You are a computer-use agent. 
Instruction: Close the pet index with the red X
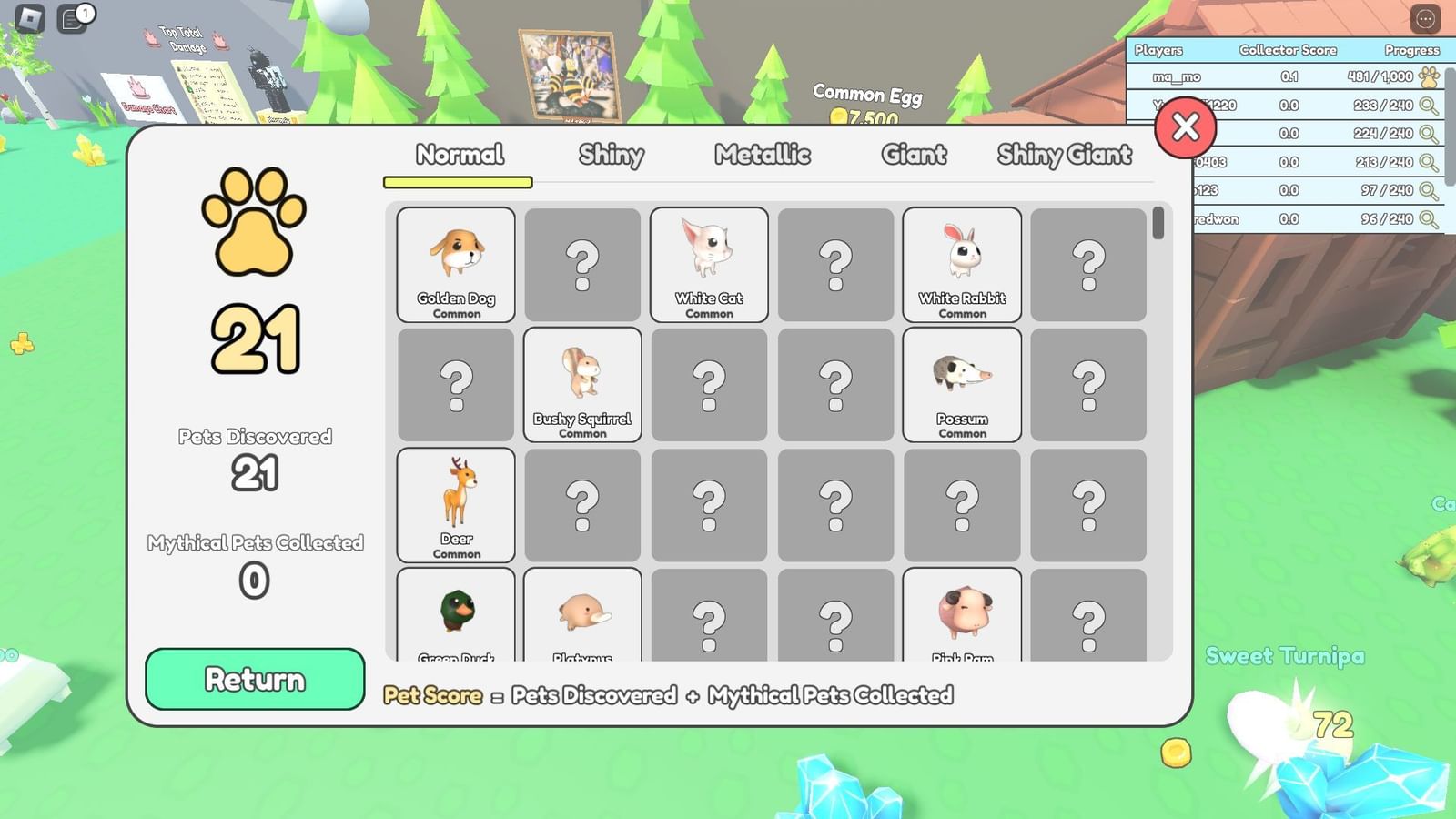[1185, 128]
